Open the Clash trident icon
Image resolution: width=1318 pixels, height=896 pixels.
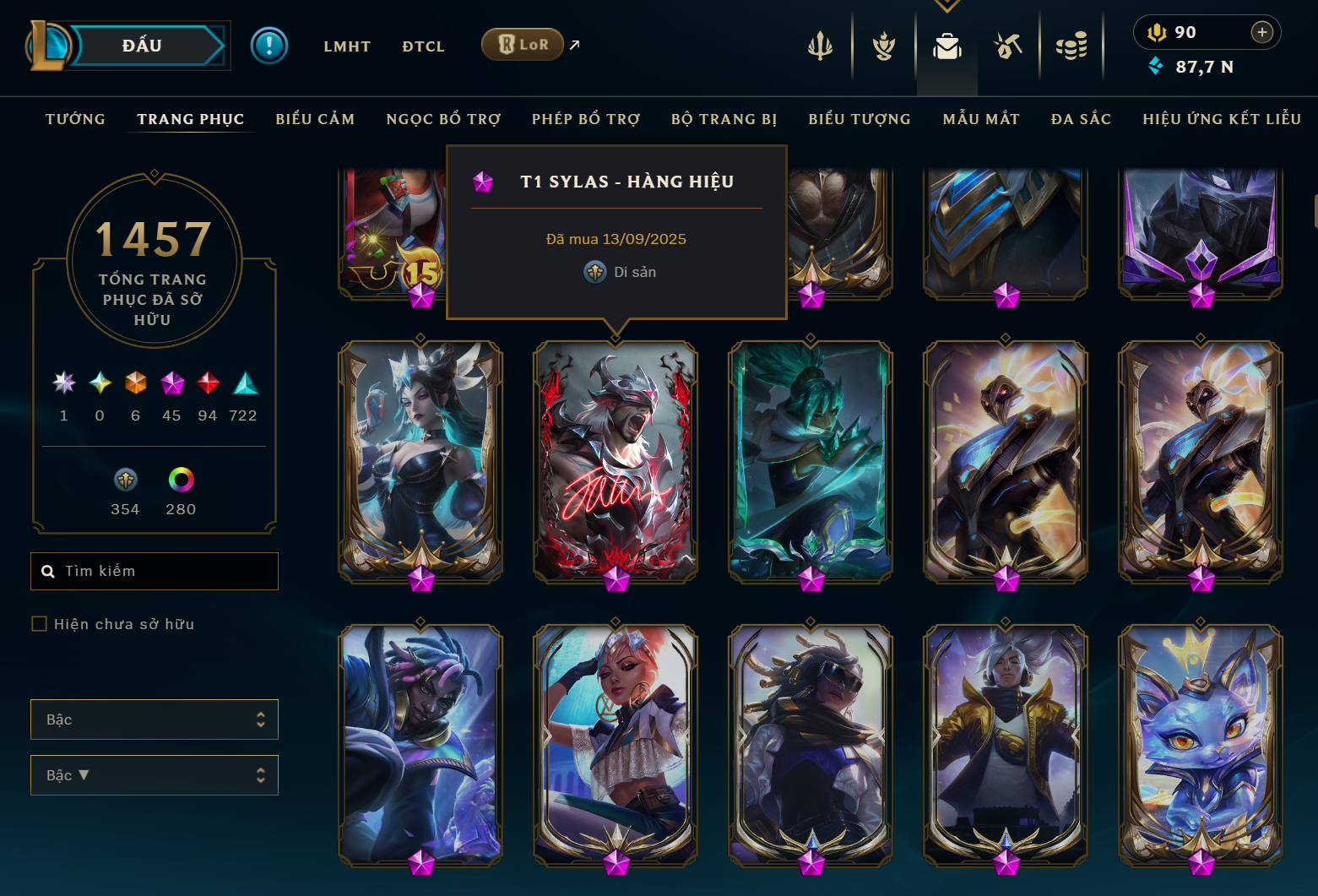click(820, 47)
